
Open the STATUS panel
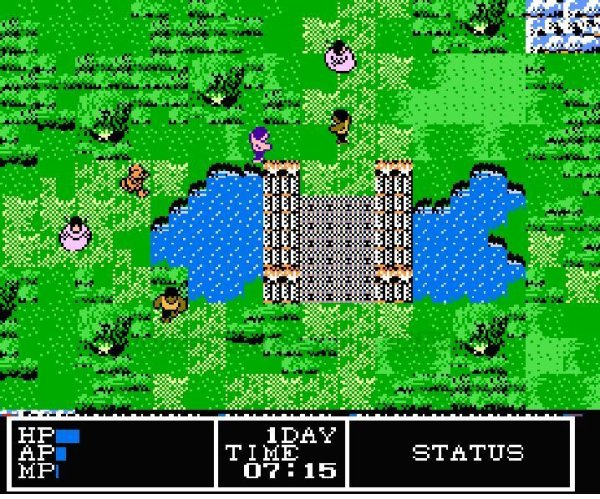tap(467, 453)
